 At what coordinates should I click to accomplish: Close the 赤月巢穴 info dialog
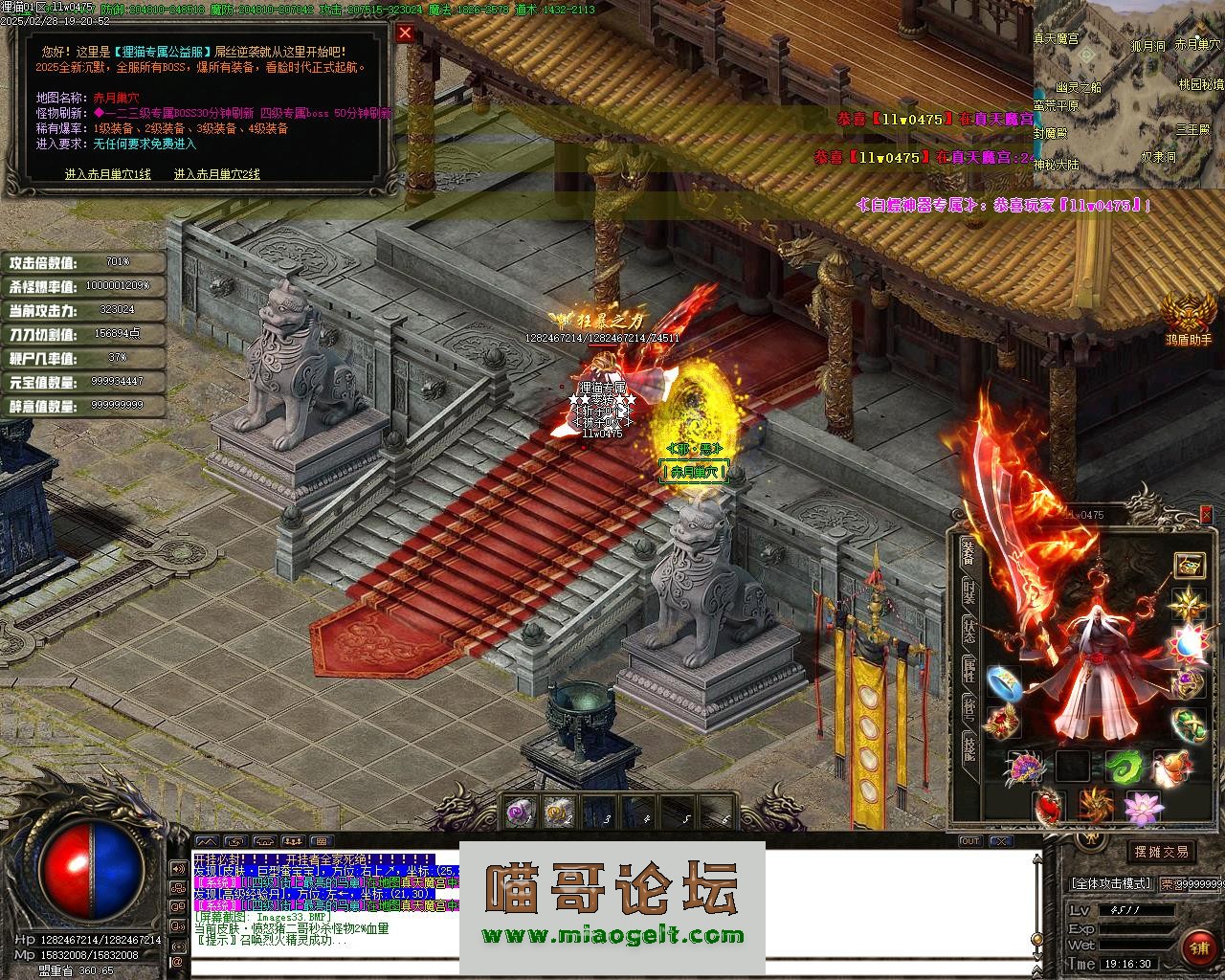click(x=406, y=33)
